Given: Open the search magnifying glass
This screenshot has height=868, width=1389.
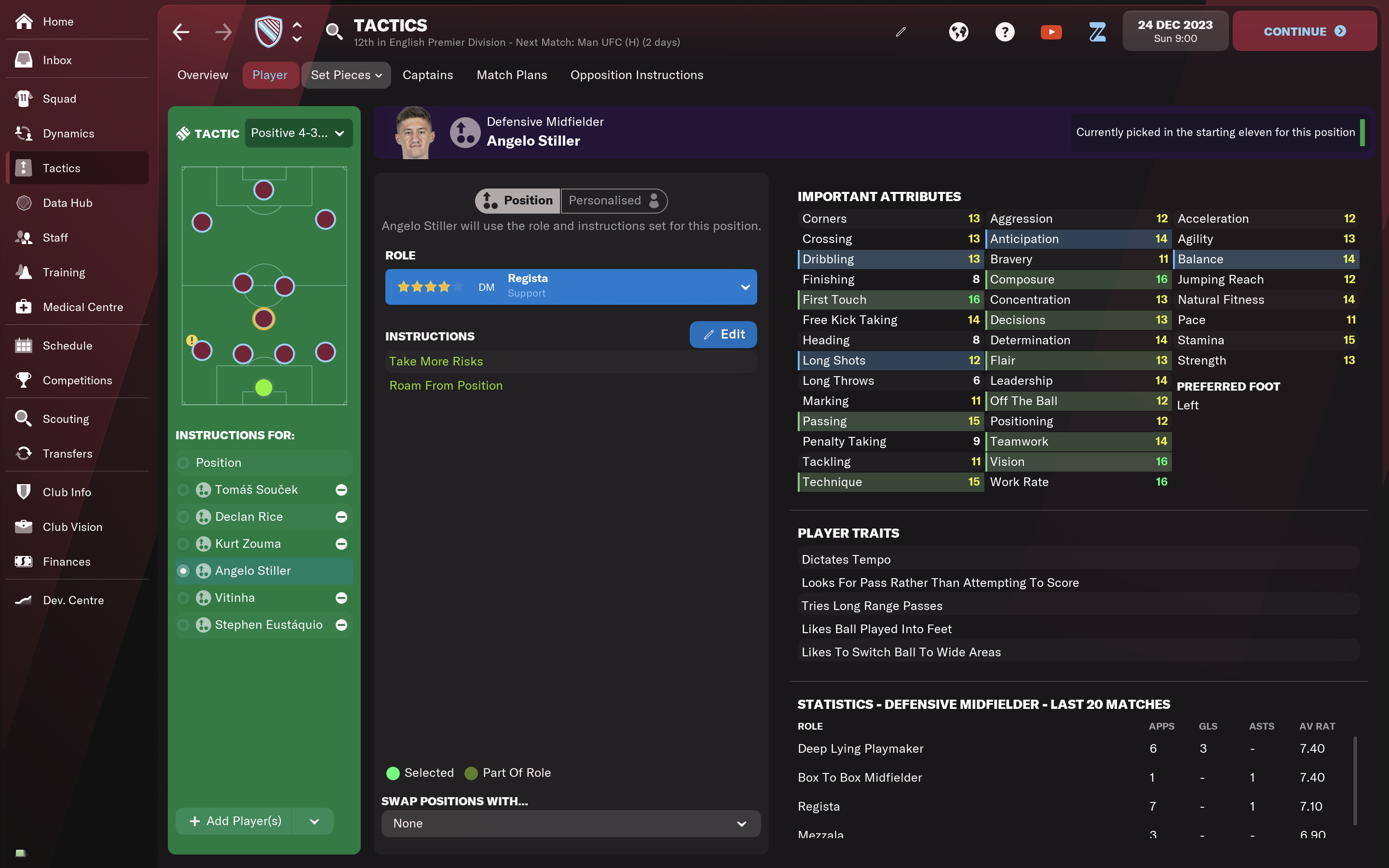Looking at the screenshot, I should [x=334, y=32].
